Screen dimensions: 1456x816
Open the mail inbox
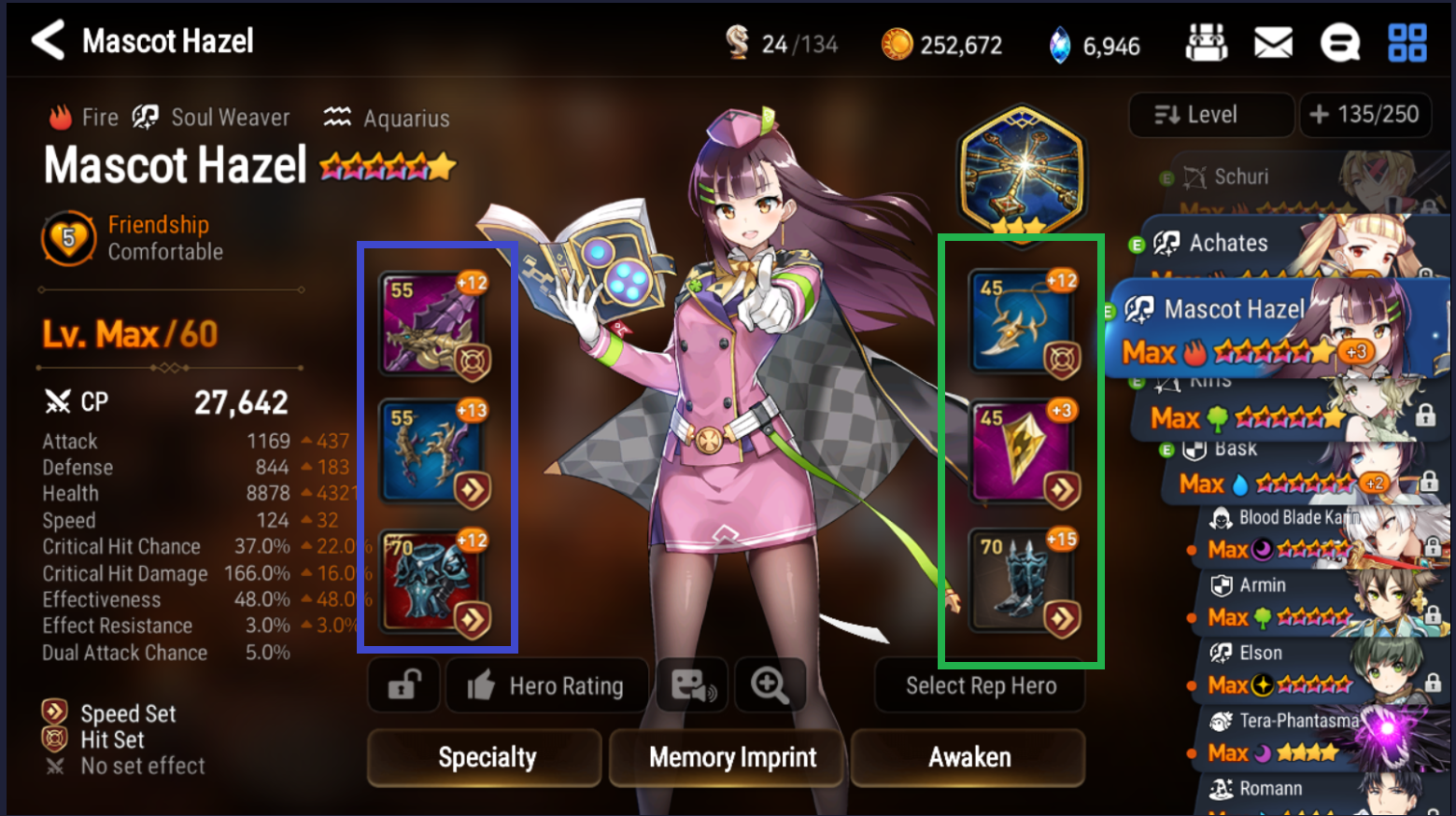point(1274,41)
